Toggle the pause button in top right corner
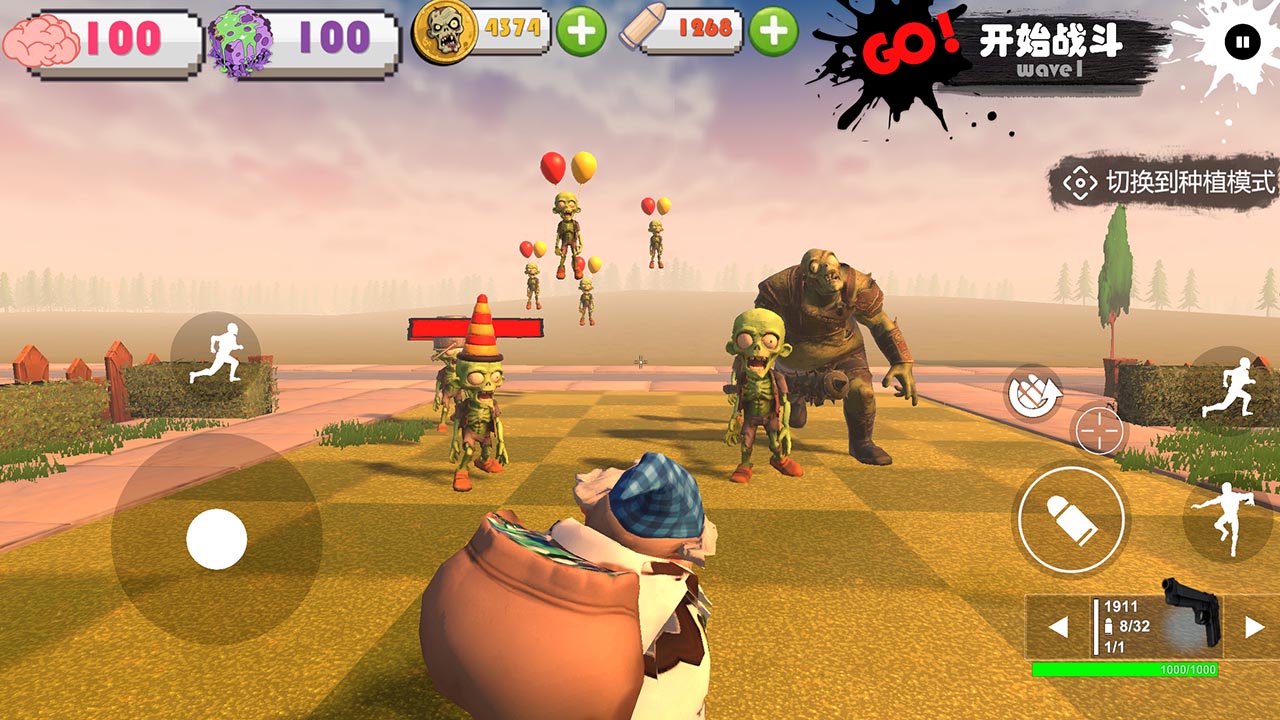The height and width of the screenshot is (720, 1280). point(1243,38)
